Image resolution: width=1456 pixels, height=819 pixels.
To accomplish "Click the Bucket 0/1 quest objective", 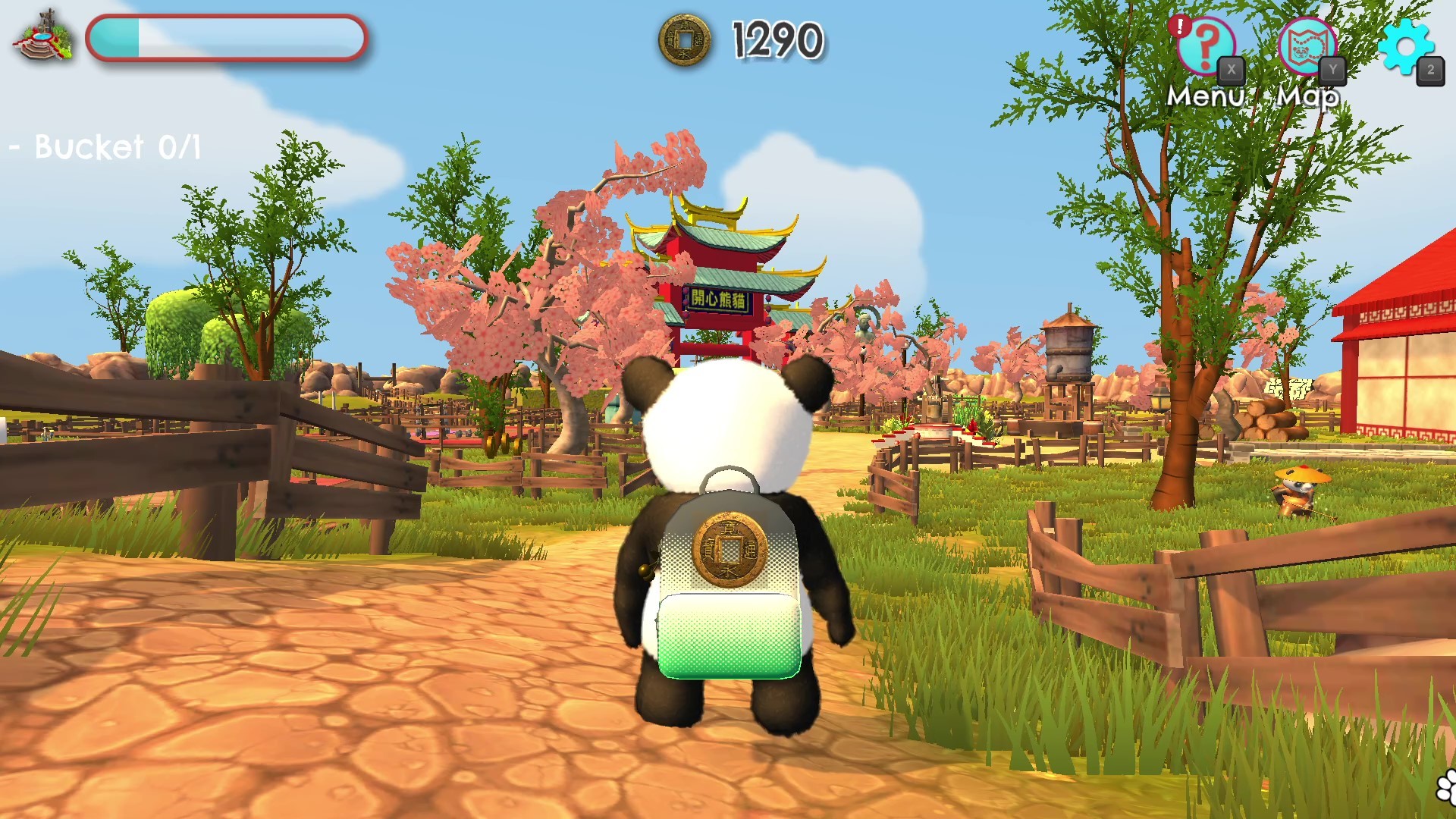I will (x=104, y=147).
